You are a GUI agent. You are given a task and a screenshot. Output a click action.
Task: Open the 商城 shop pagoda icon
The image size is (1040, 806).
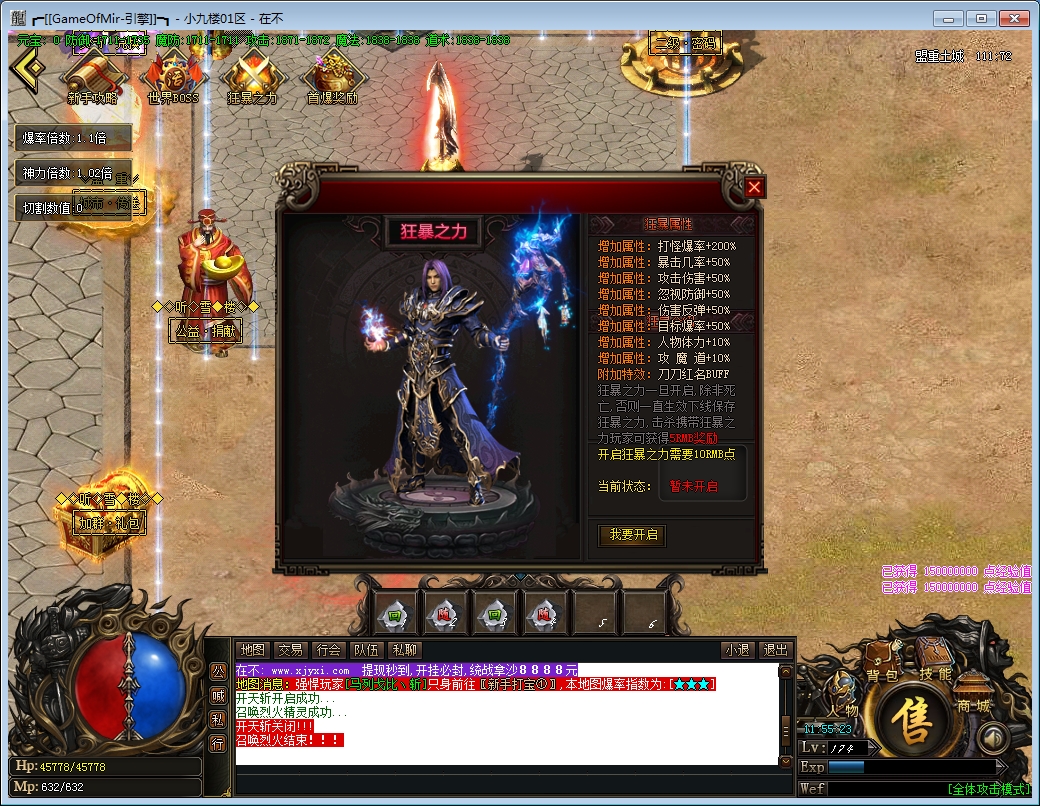[x=973, y=690]
